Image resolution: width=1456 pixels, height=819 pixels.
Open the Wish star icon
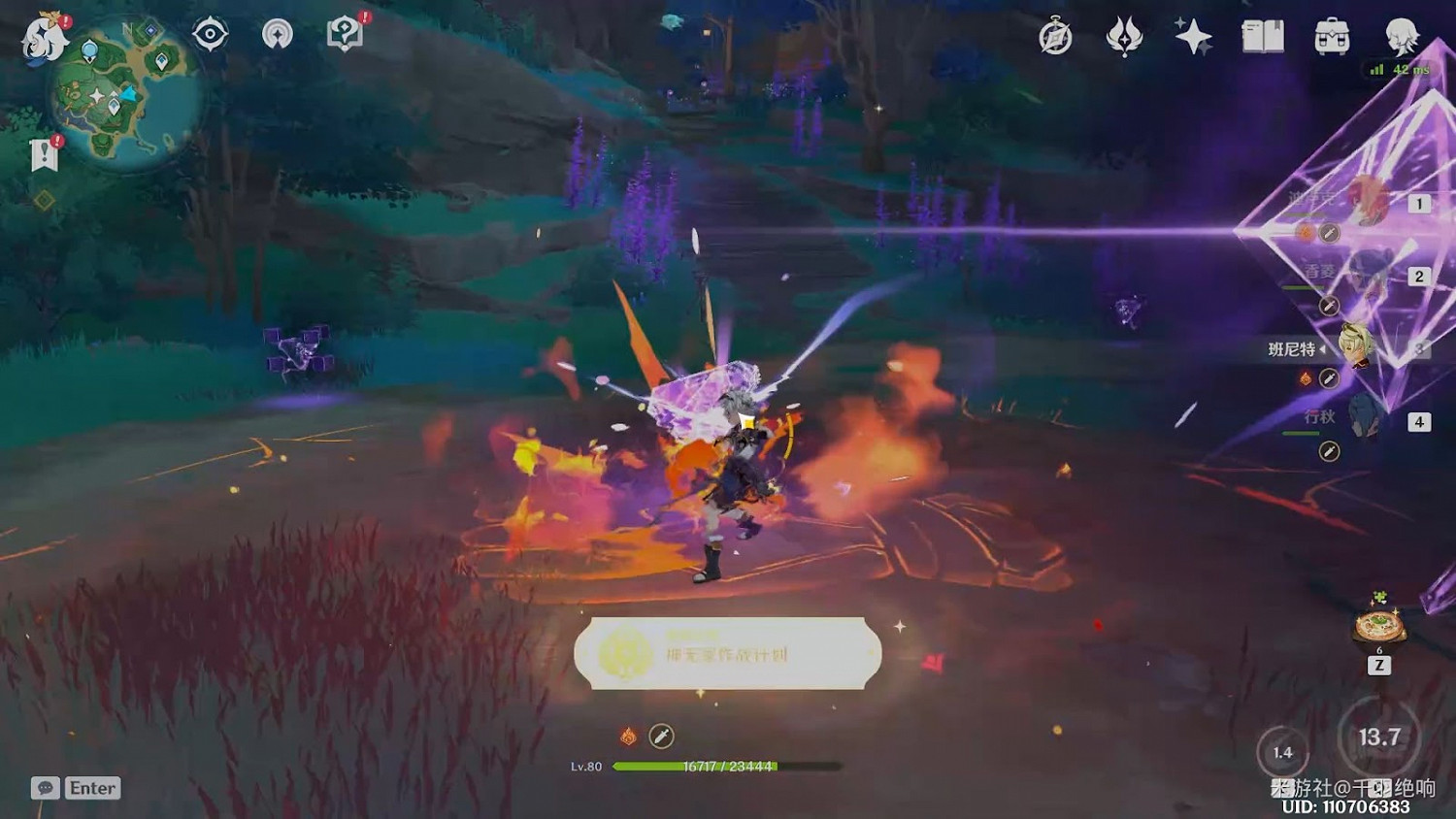(1193, 37)
